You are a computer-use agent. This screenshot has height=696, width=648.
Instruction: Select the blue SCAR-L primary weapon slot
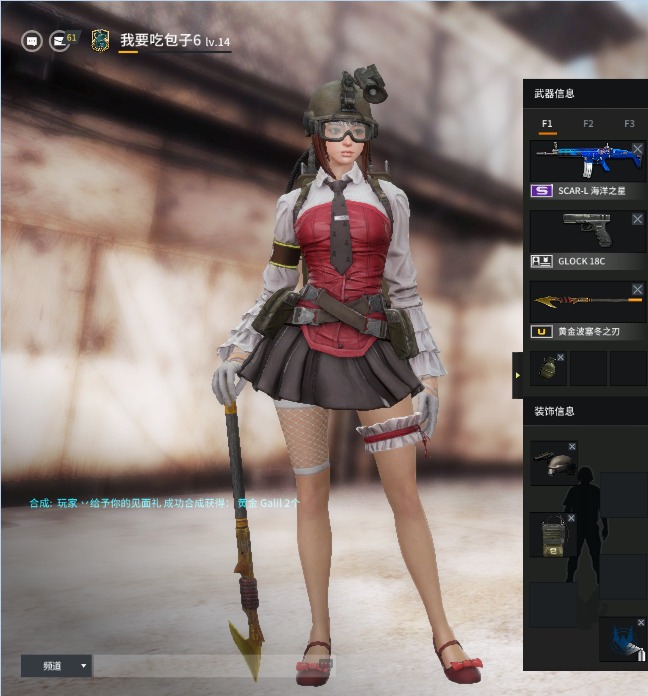pyautogui.click(x=580, y=160)
